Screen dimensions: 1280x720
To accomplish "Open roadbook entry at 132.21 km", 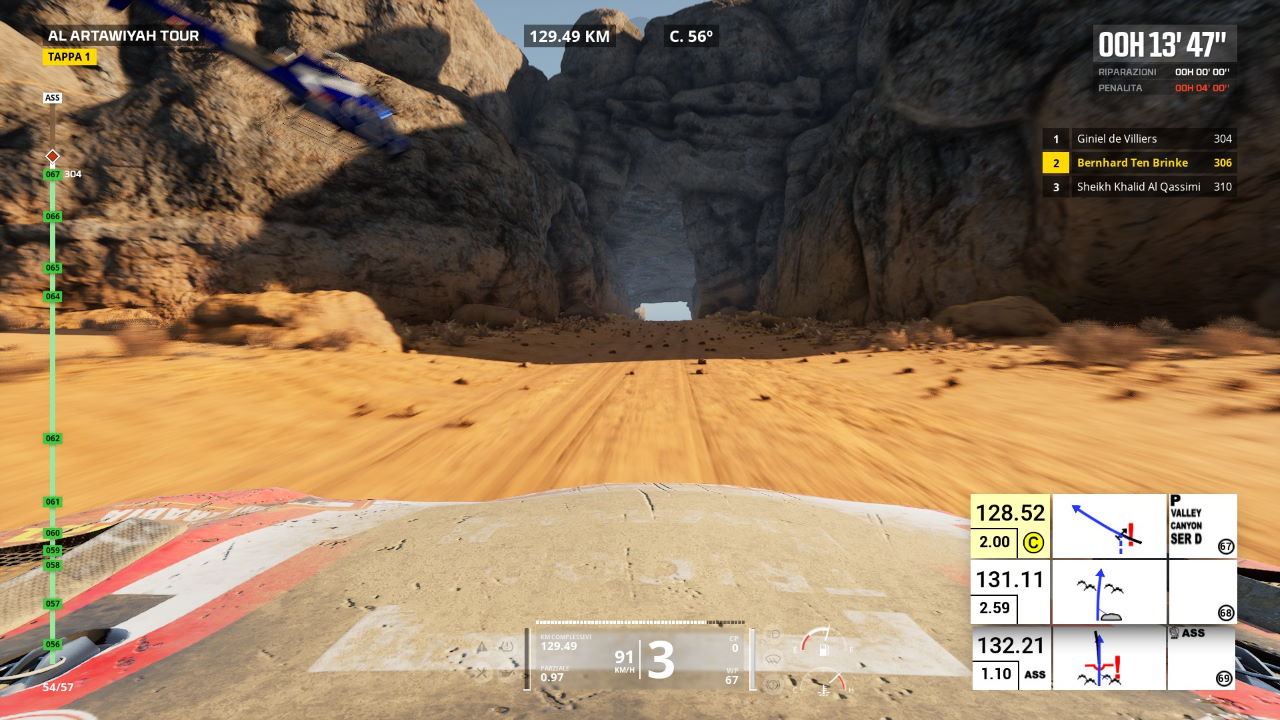I will tap(1010, 646).
